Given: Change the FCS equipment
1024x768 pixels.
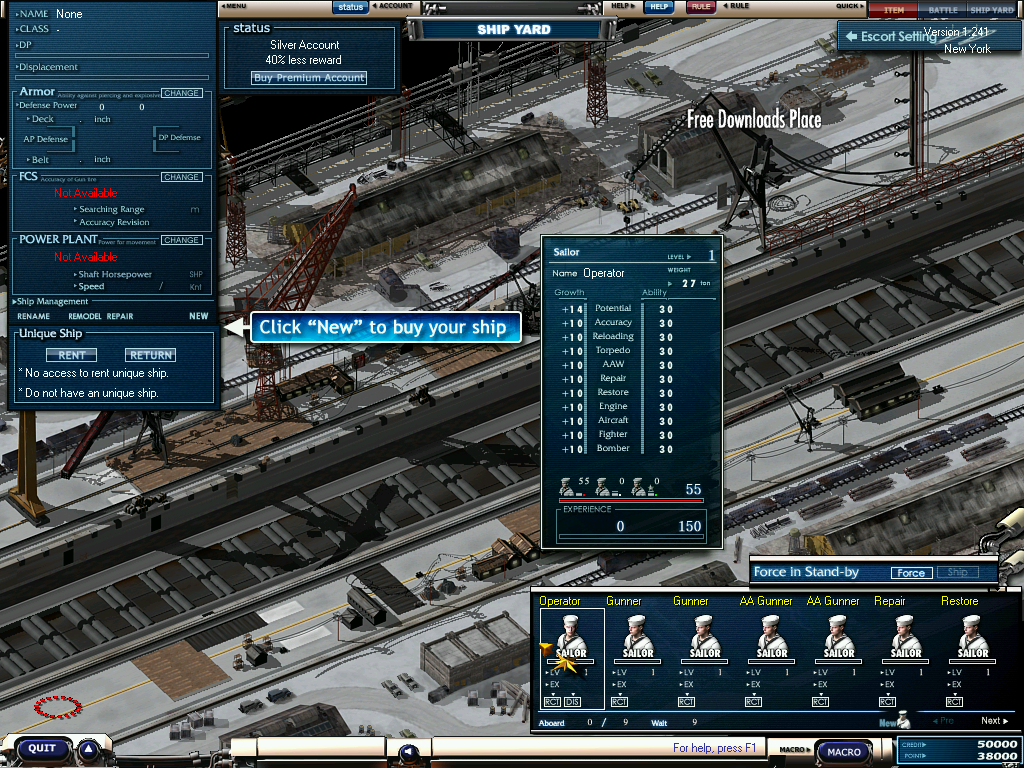Looking at the screenshot, I should [182, 177].
